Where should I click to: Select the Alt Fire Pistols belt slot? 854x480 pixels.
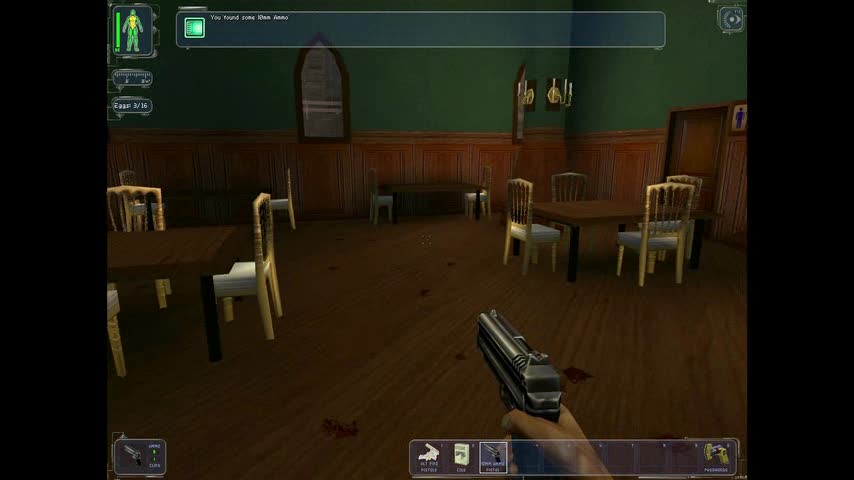click(429, 457)
